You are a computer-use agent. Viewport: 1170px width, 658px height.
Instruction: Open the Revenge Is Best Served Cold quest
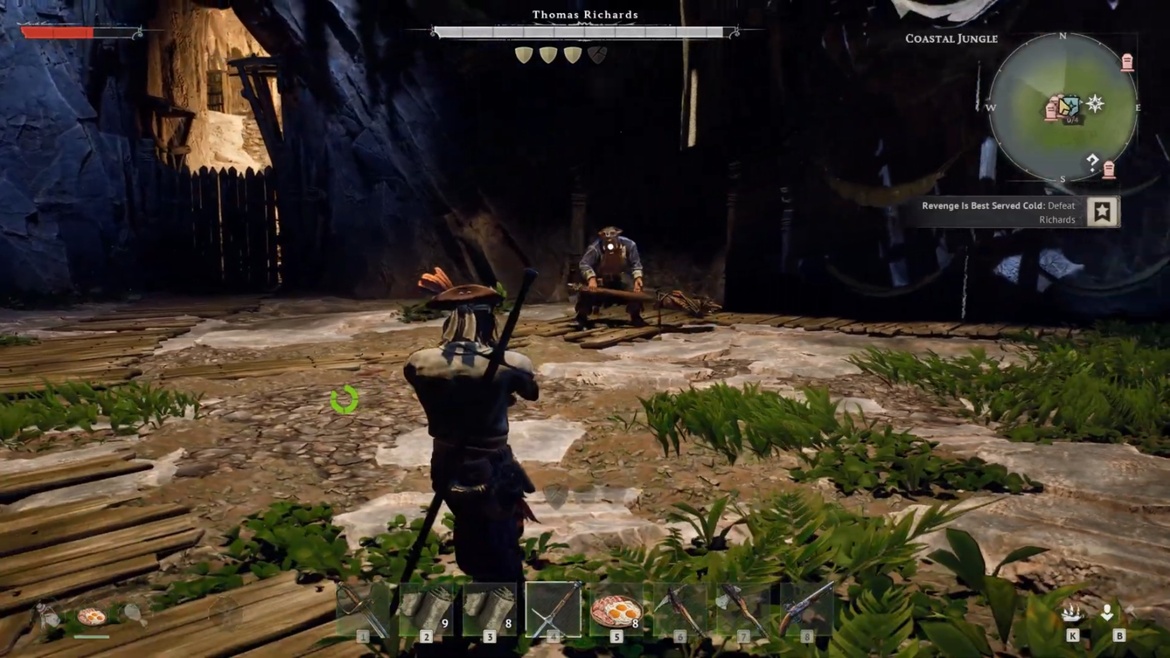click(1000, 212)
